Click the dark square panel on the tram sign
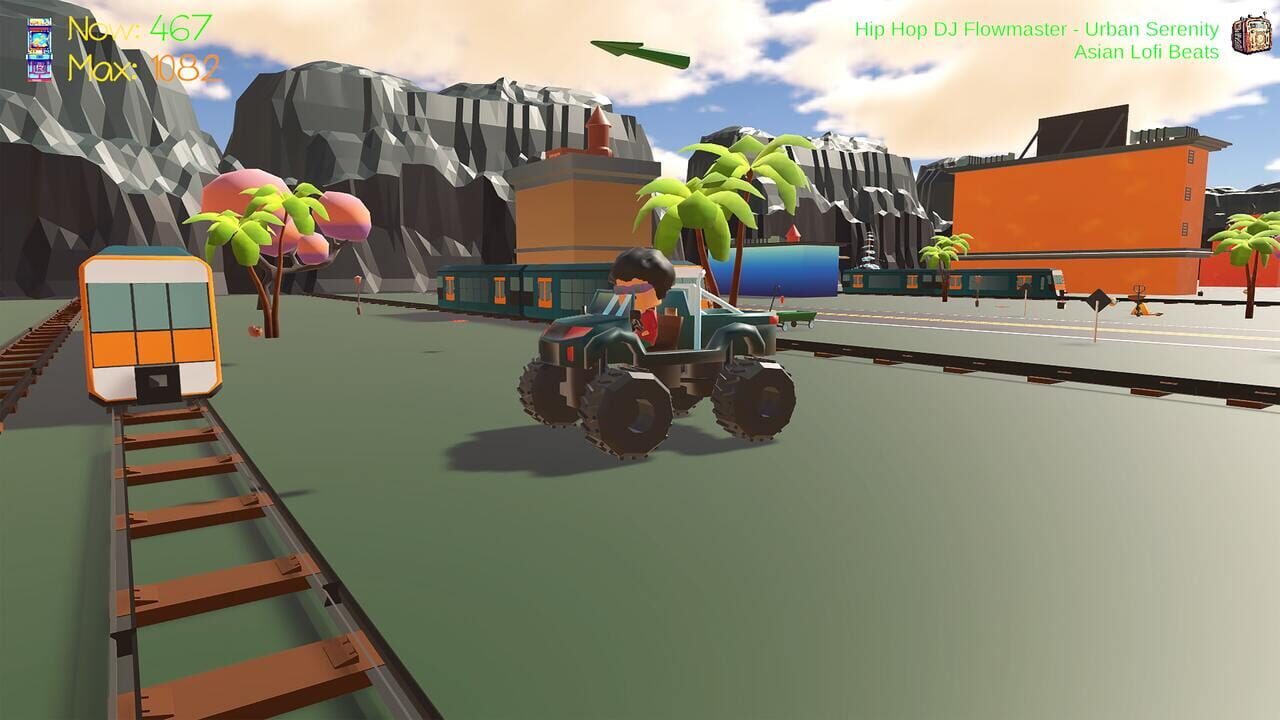The image size is (1280, 720). click(155, 383)
